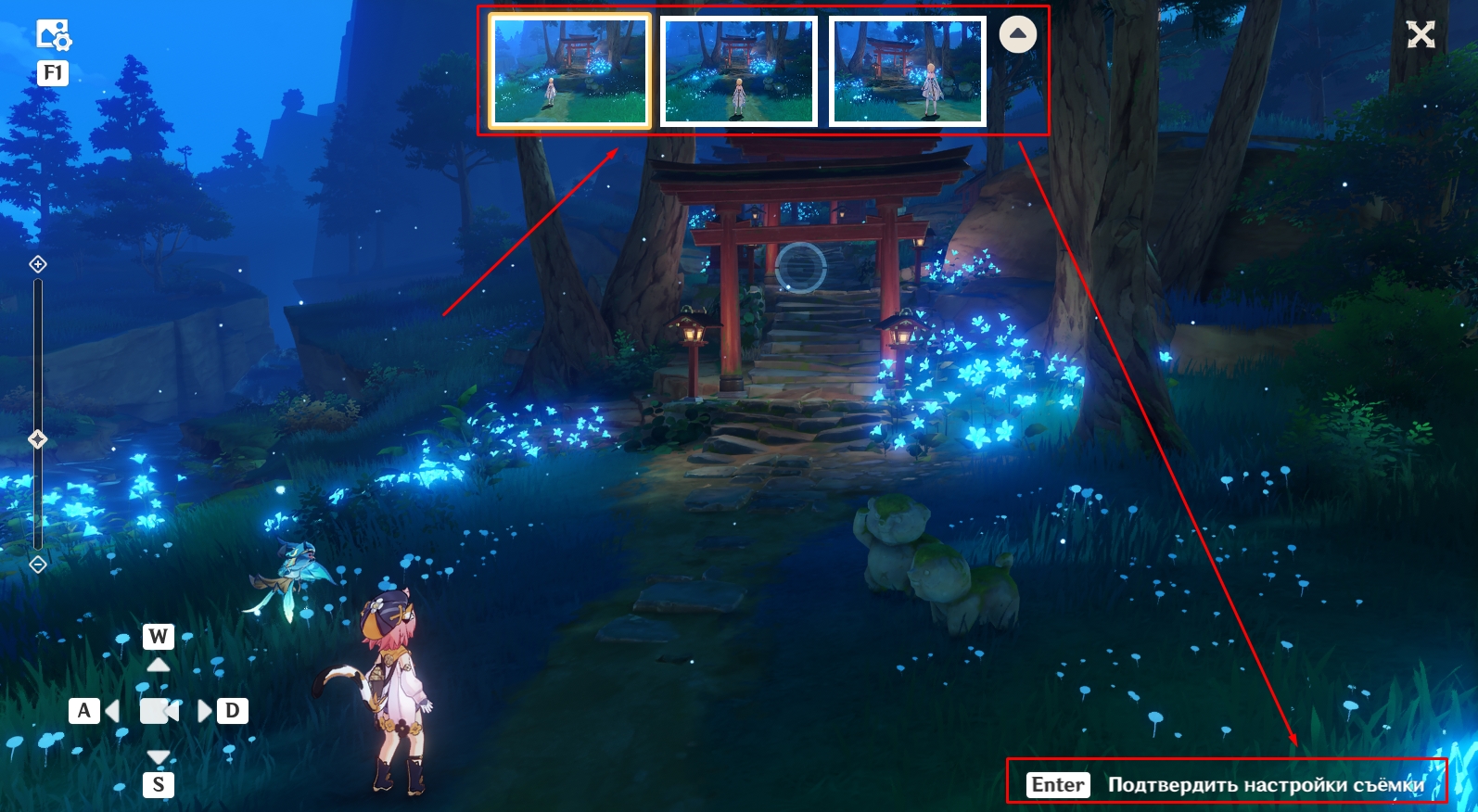This screenshot has height=812, width=1478.
Task: Confirm shooting settings button
Action: click(1227, 784)
